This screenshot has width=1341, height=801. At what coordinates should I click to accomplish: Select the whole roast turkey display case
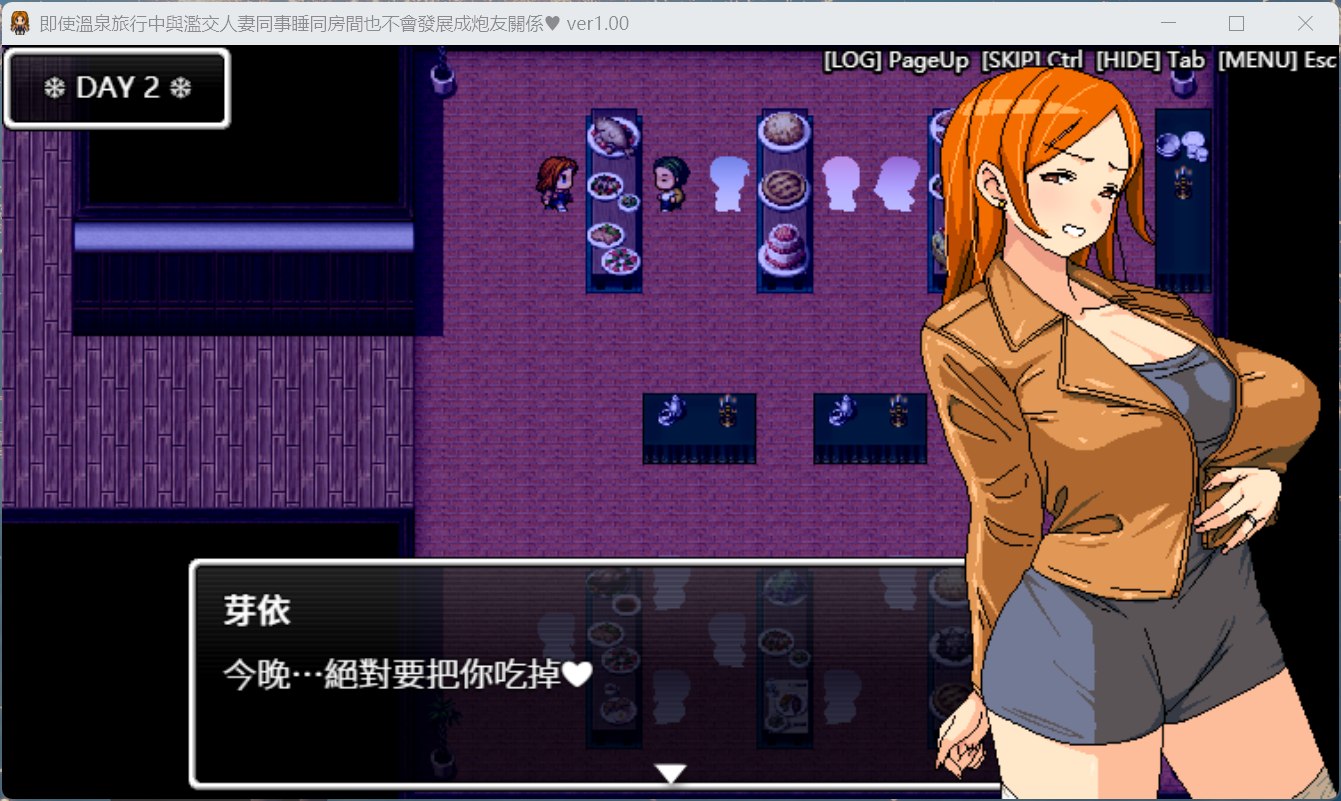pyautogui.click(x=613, y=135)
